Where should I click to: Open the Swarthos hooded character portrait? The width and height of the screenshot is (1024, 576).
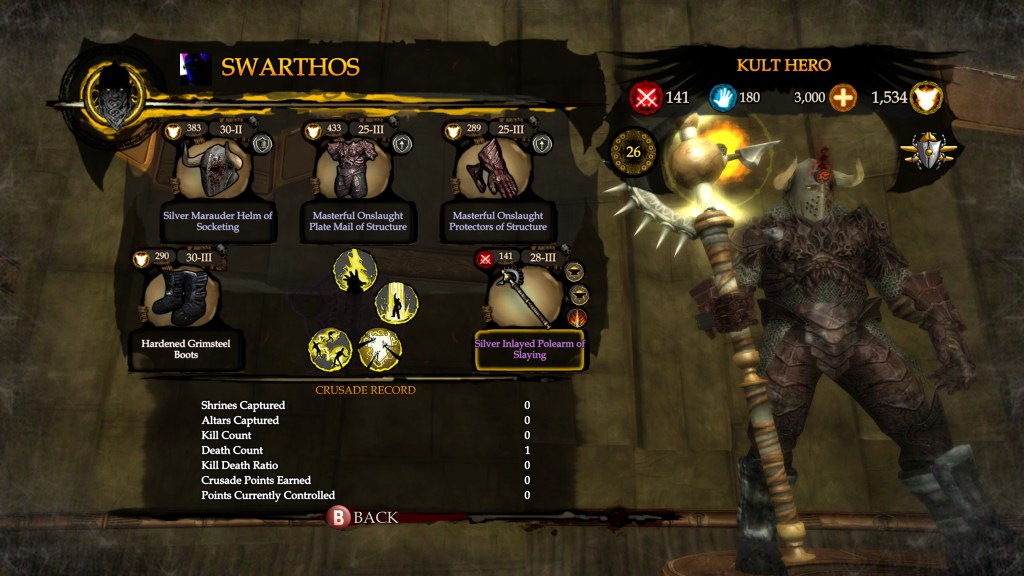tap(111, 98)
